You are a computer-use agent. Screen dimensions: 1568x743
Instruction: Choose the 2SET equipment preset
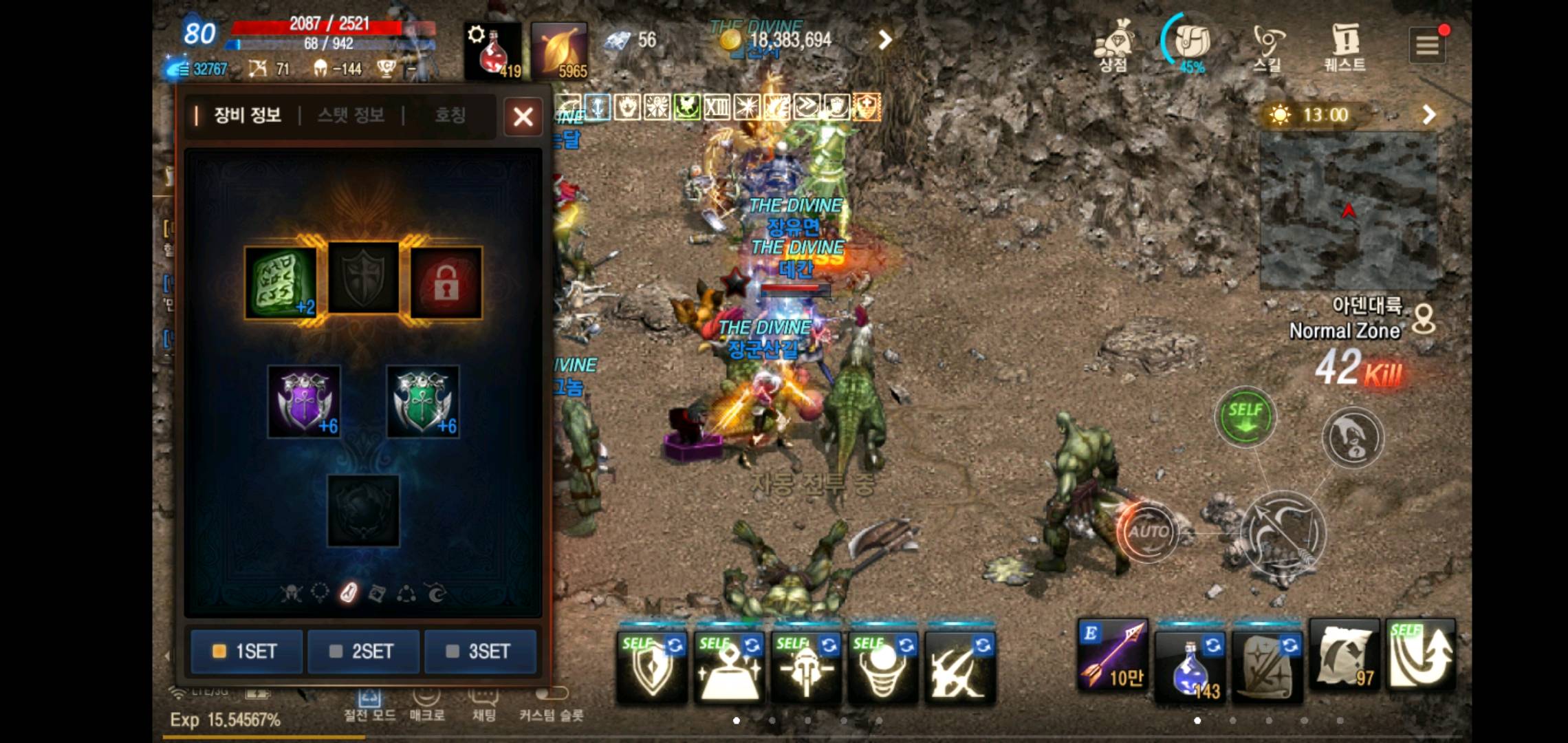pyautogui.click(x=363, y=651)
